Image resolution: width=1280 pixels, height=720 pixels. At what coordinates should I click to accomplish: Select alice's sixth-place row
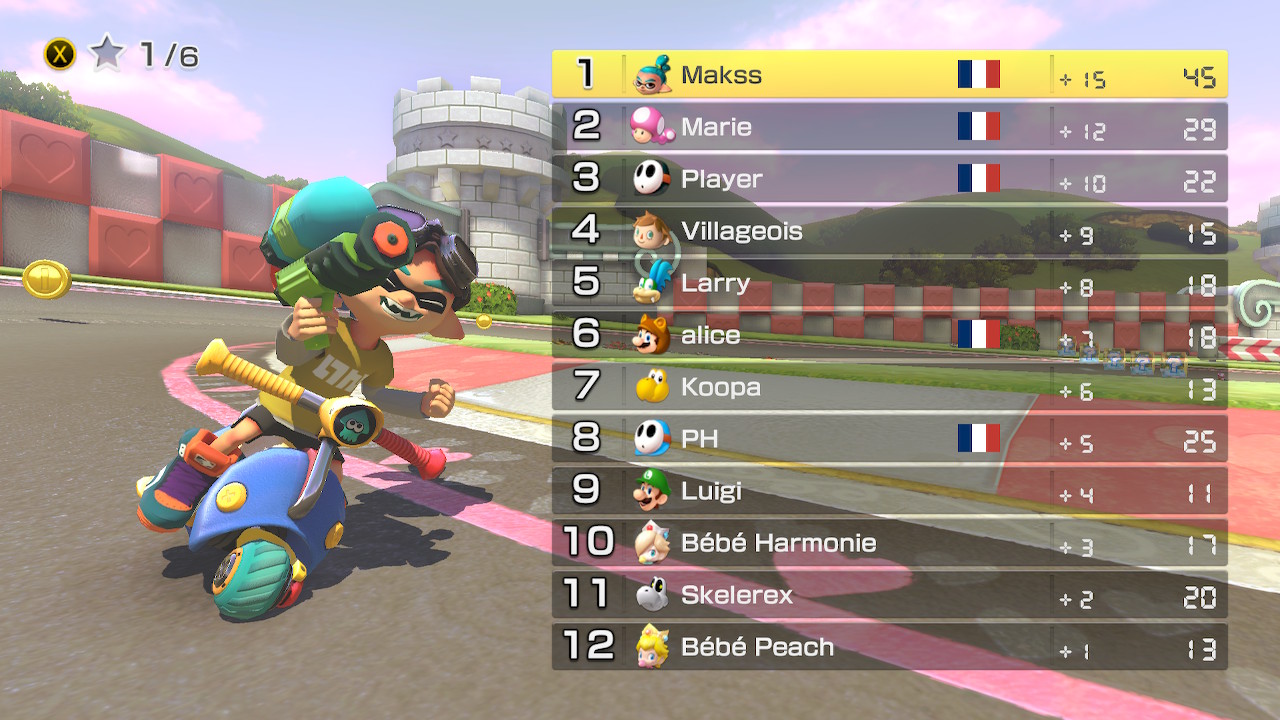[x=889, y=335]
